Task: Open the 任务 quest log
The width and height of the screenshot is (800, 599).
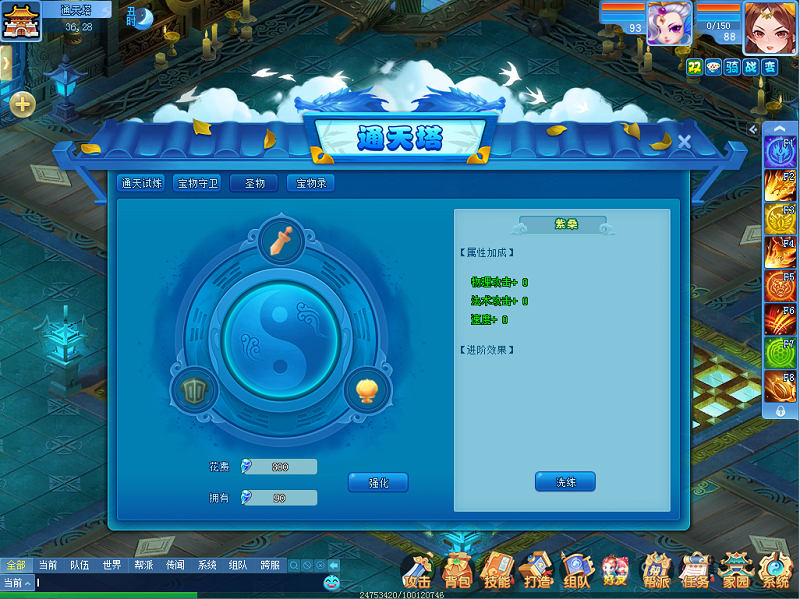Action: click(x=693, y=571)
